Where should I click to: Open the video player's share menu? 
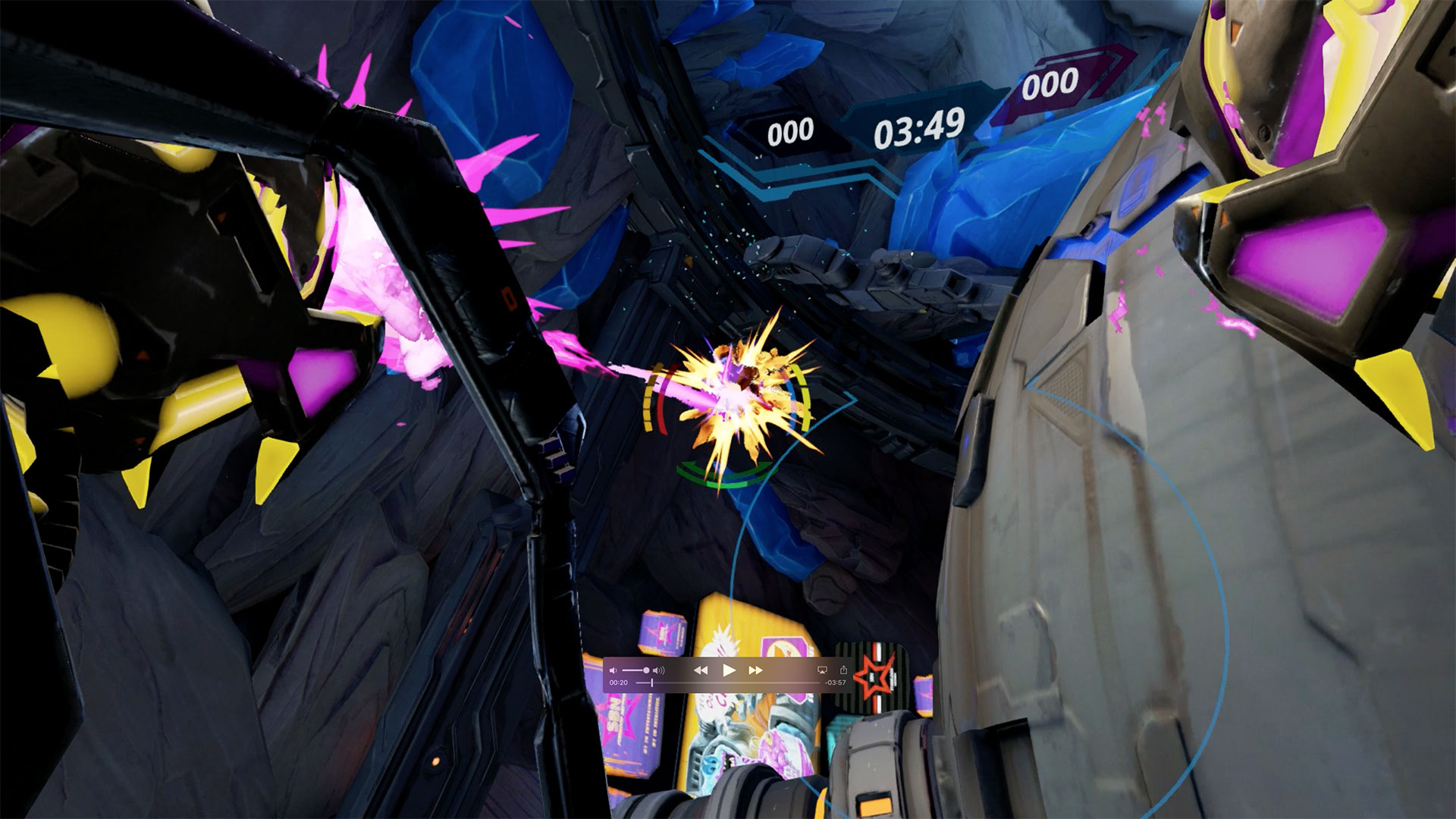pos(843,670)
